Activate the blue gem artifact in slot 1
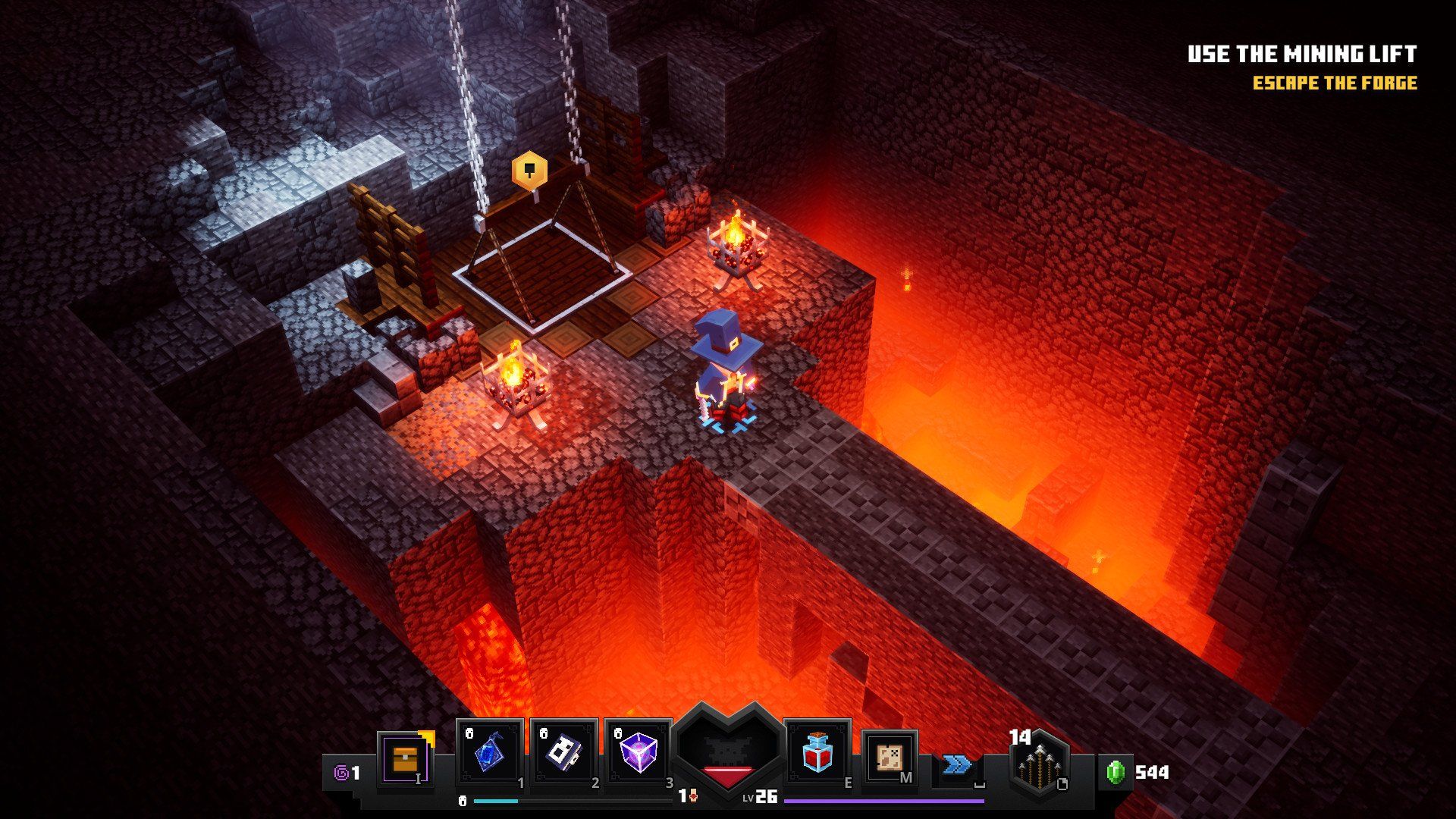Image resolution: width=1456 pixels, height=819 pixels. click(x=489, y=753)
